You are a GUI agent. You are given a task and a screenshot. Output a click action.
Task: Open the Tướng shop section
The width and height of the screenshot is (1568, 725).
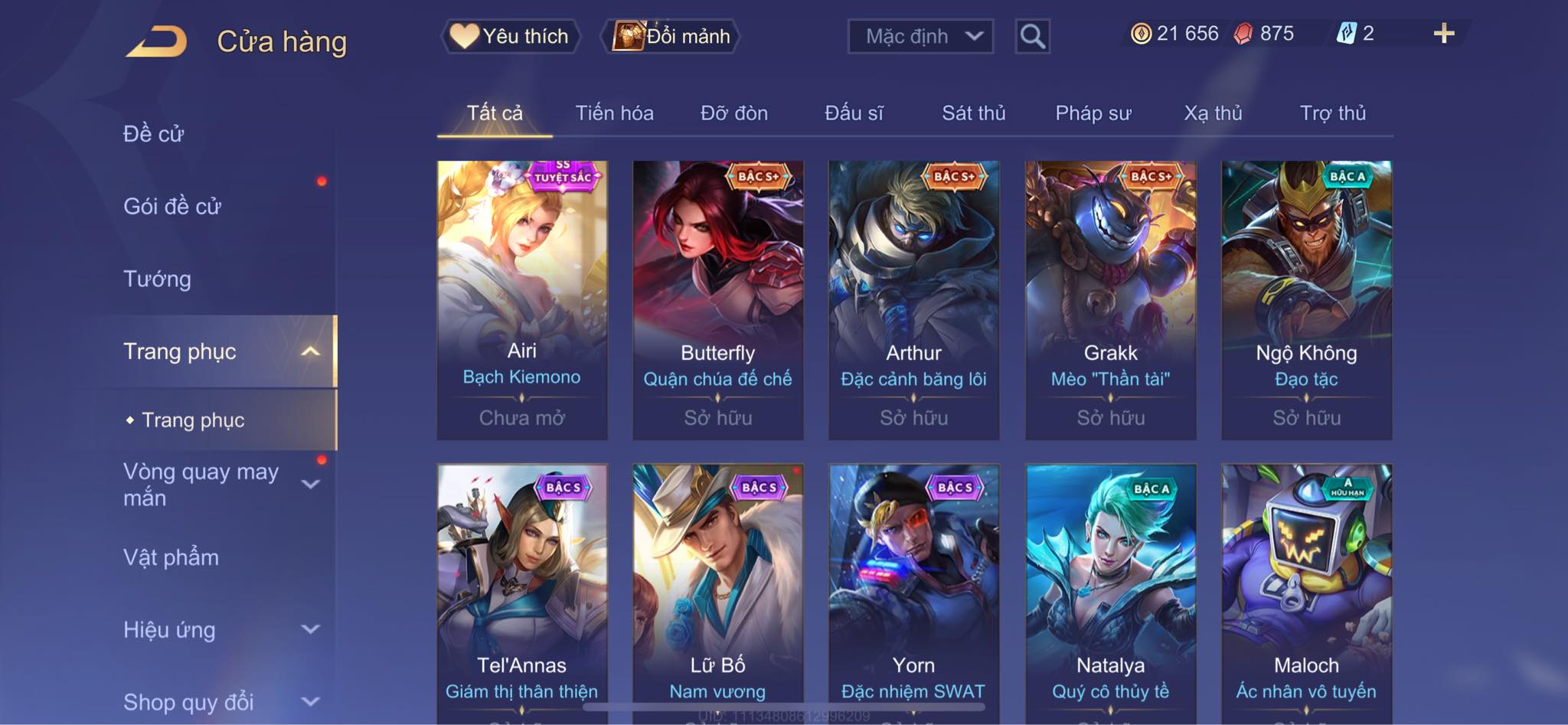point(157,279)
